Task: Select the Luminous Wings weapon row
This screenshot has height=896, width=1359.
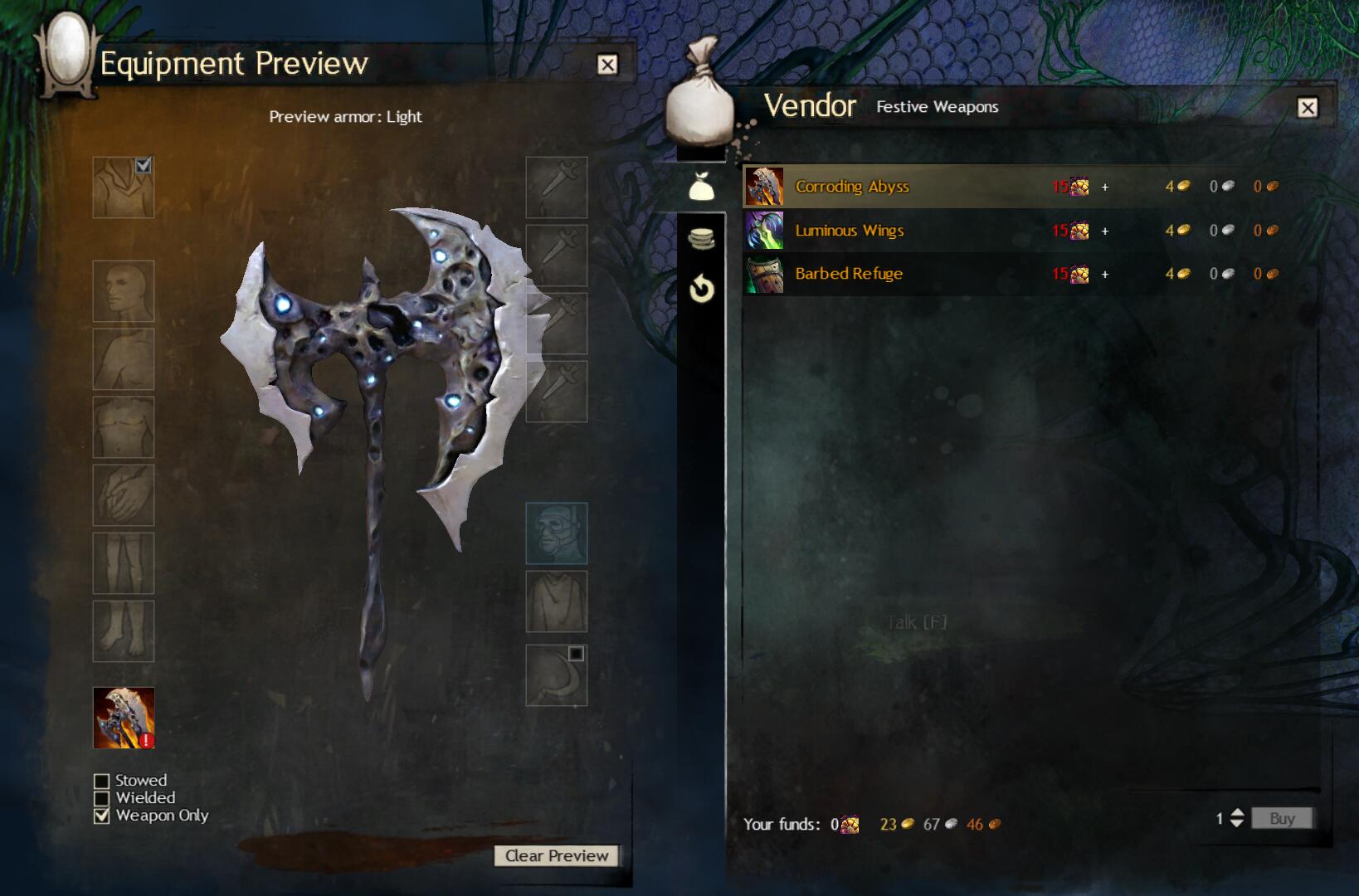Action: coord(849,231)
